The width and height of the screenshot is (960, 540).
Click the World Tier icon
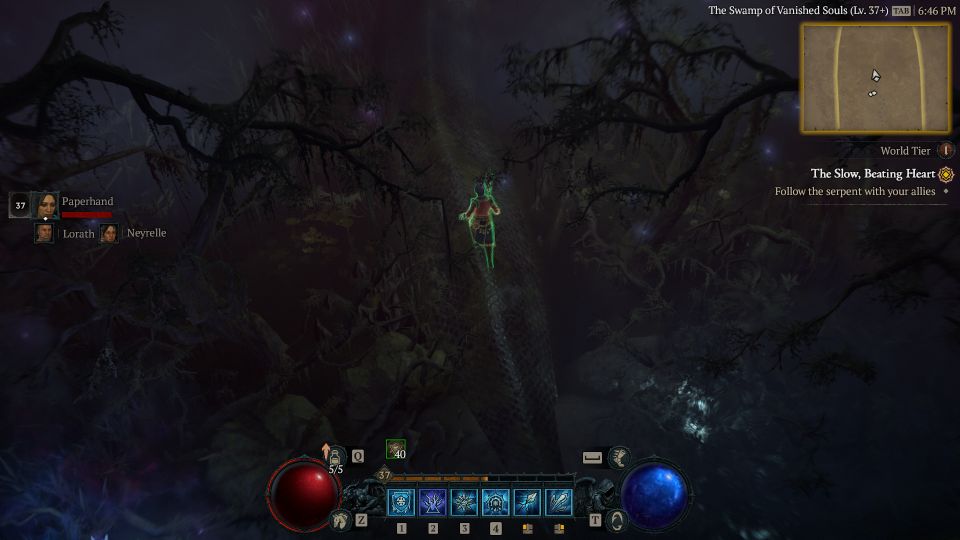pos(946,151)
